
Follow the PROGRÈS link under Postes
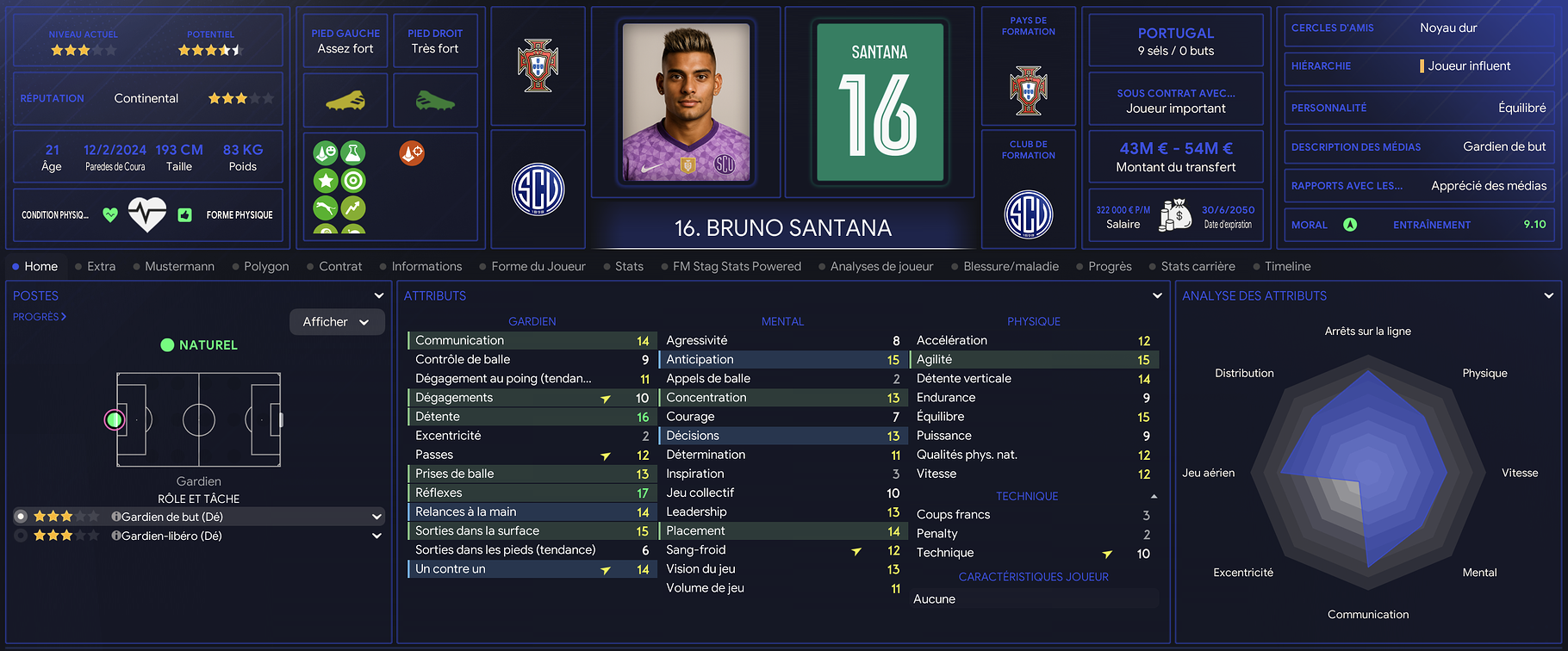40,317
